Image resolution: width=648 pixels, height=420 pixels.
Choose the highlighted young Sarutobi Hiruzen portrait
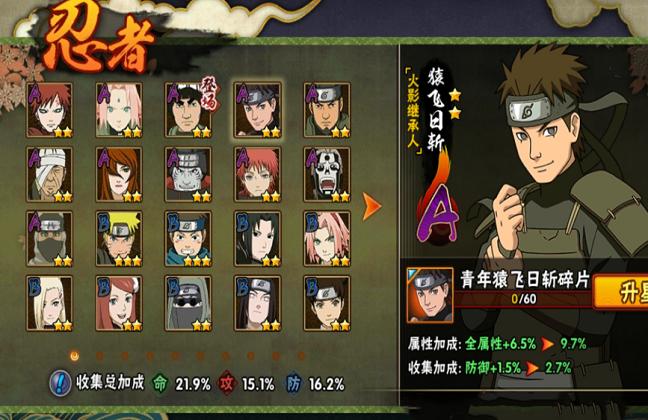(256, 110)
